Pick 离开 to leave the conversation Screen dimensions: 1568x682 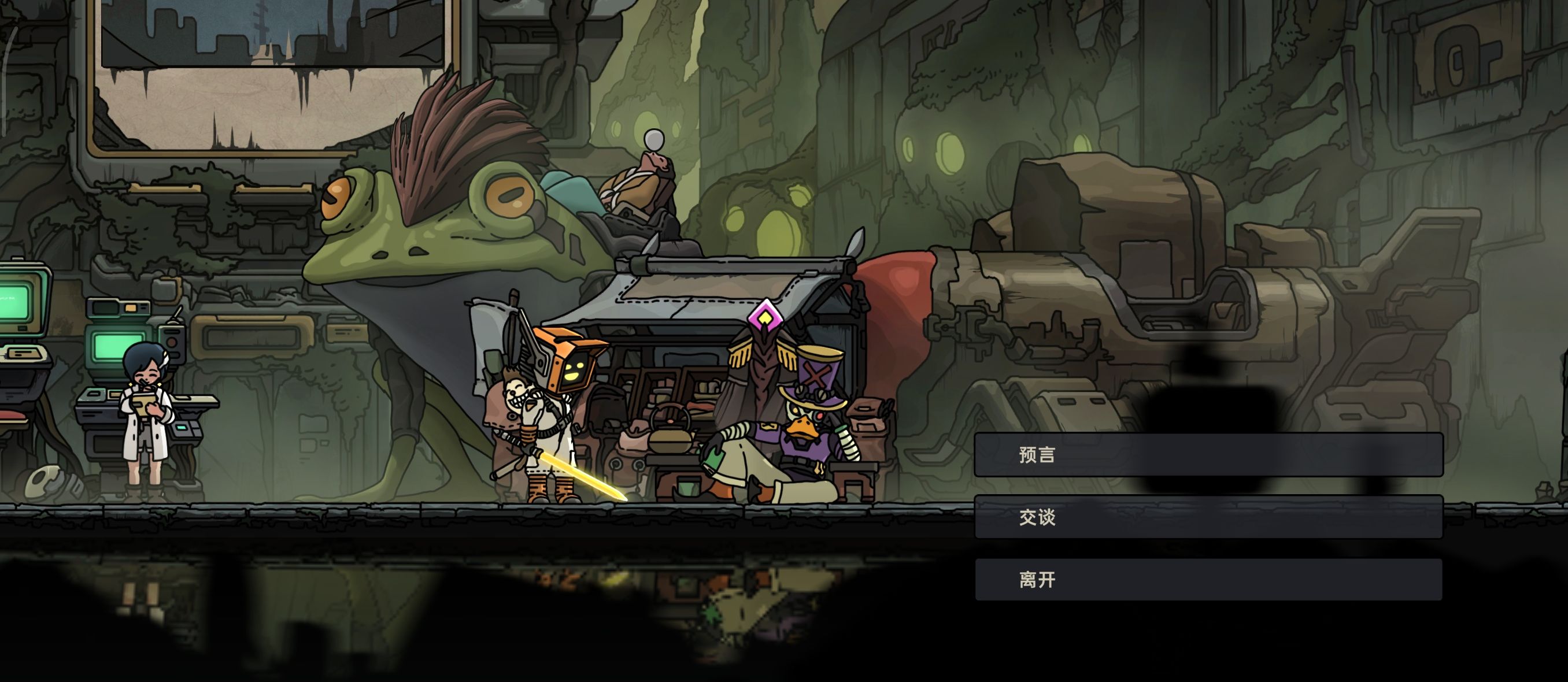point(1208,580)
